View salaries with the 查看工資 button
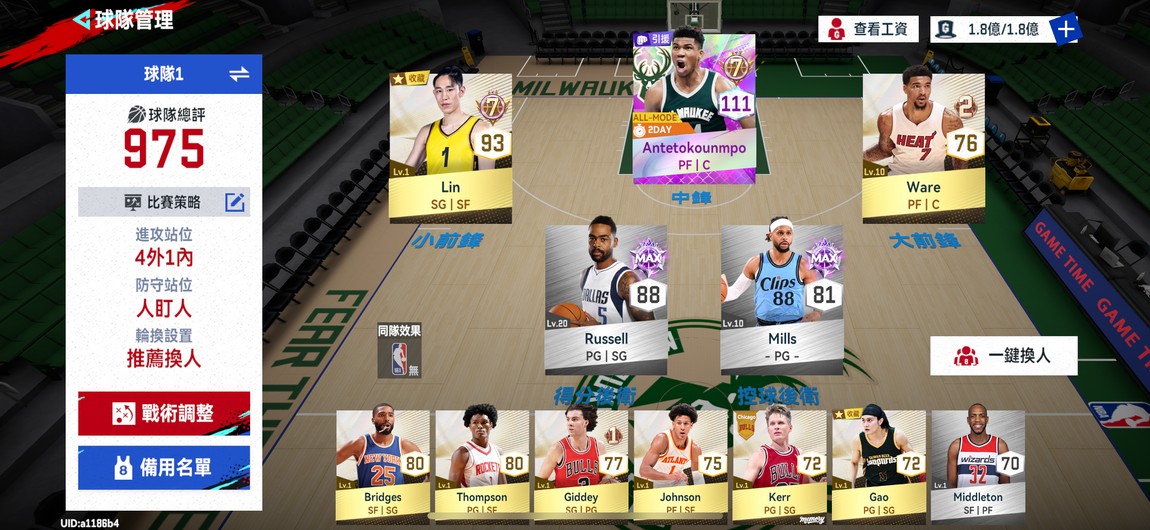This screenshot has height=530, width=1150. tap(868, 29)
